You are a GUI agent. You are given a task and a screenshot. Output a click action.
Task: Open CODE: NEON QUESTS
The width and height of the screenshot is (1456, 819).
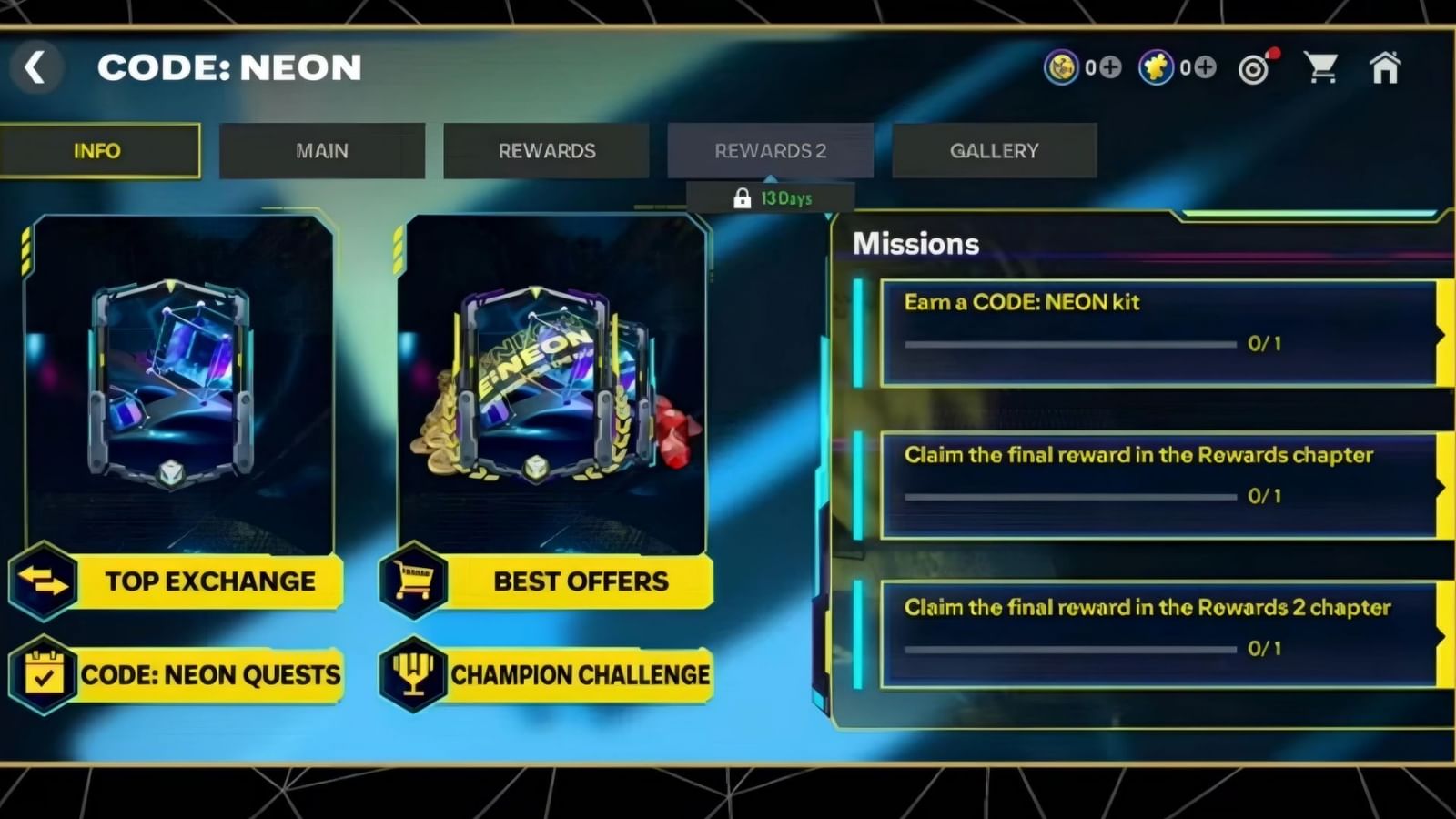tap(211, 675)
